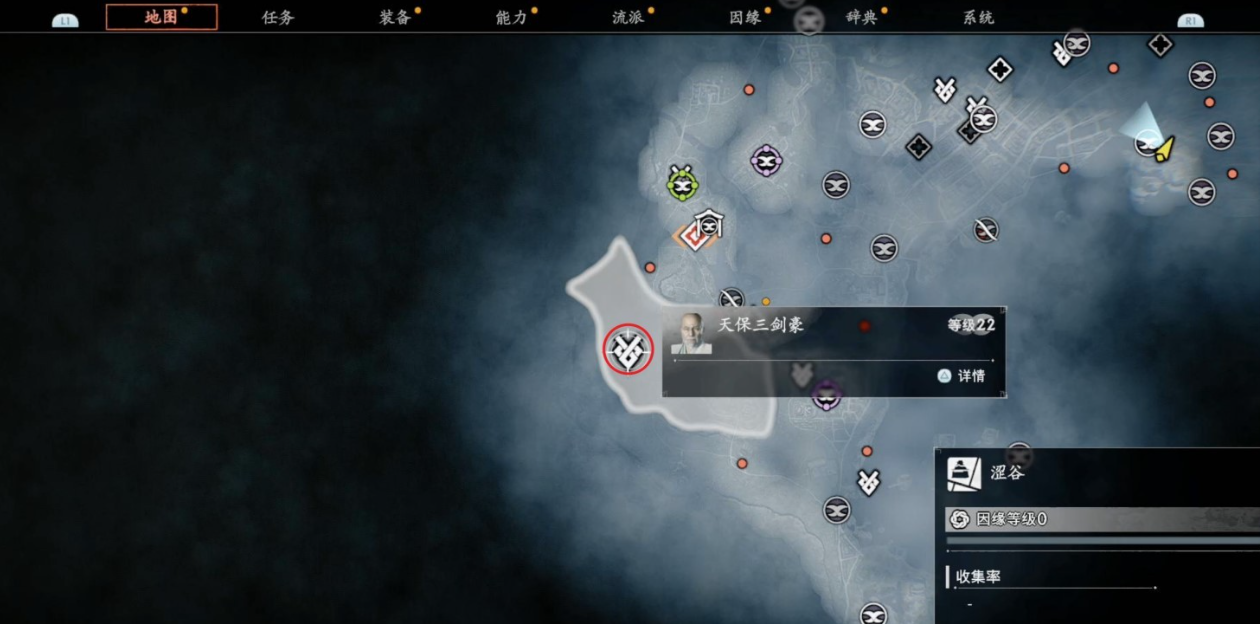Image resolution: width=1260 pixels, height=624 pixels.
Task: Go to the 流派 tab
Action: pos(628,17)
